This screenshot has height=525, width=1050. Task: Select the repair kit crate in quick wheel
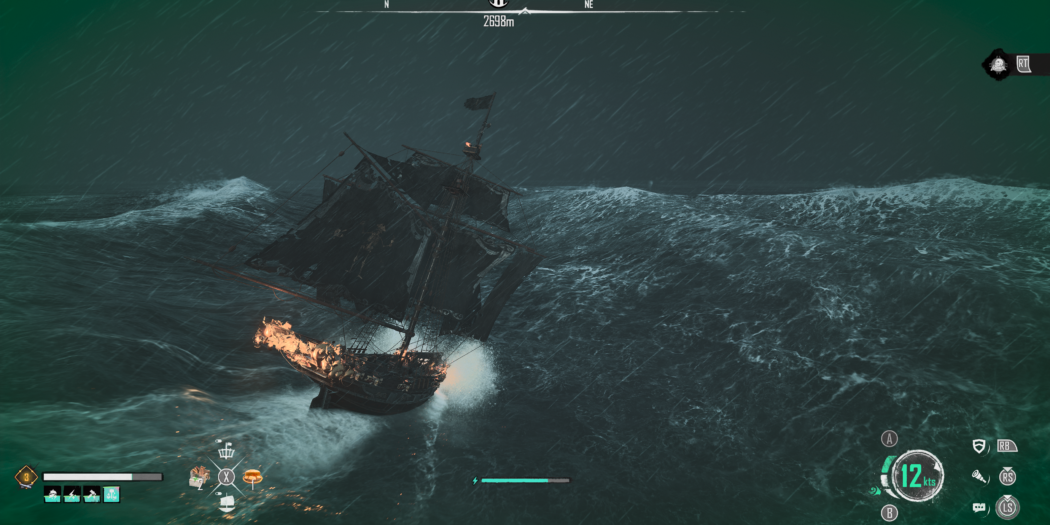tap(199, 477)
